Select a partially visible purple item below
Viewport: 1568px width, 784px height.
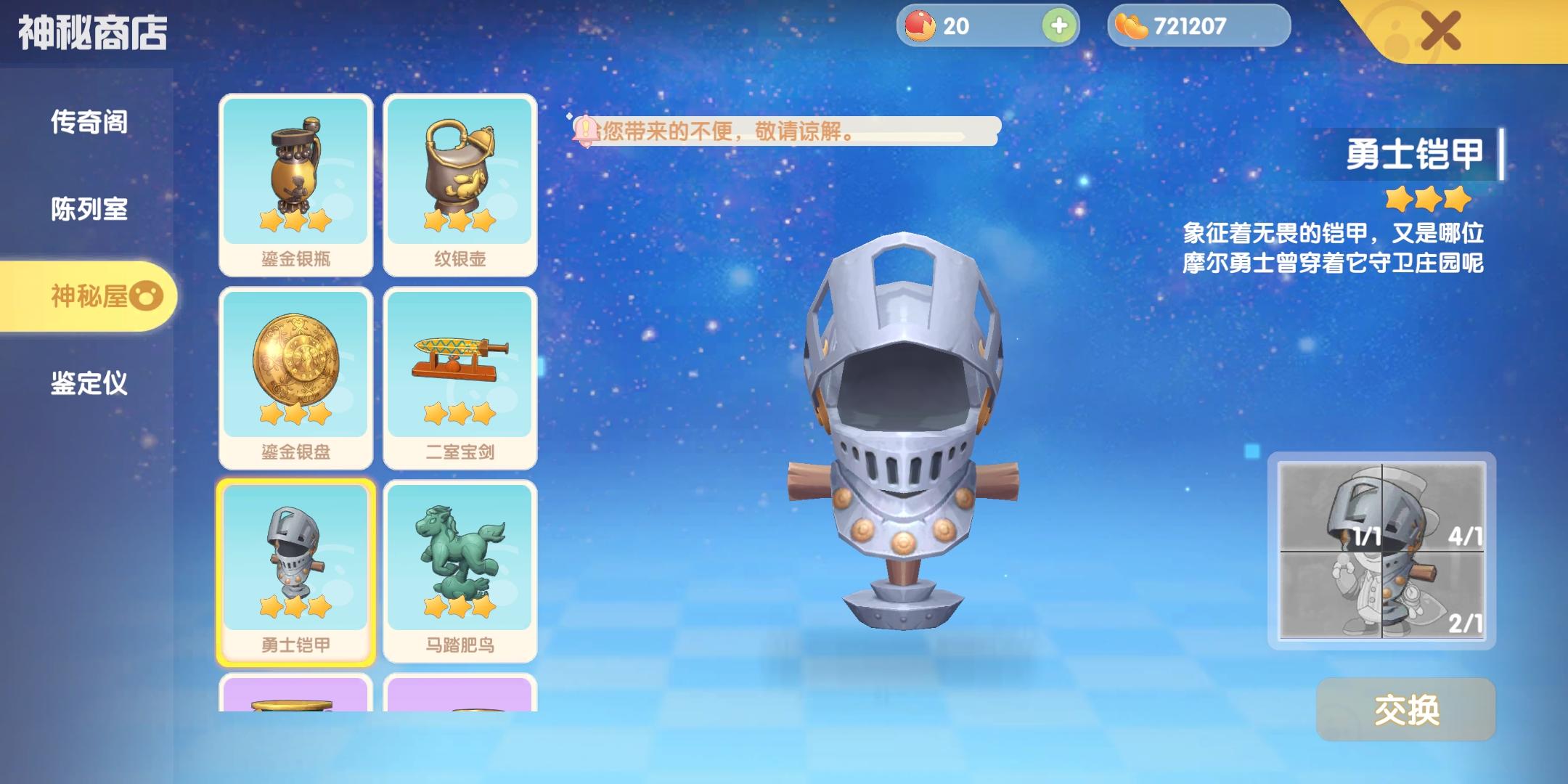coord(295,704)
